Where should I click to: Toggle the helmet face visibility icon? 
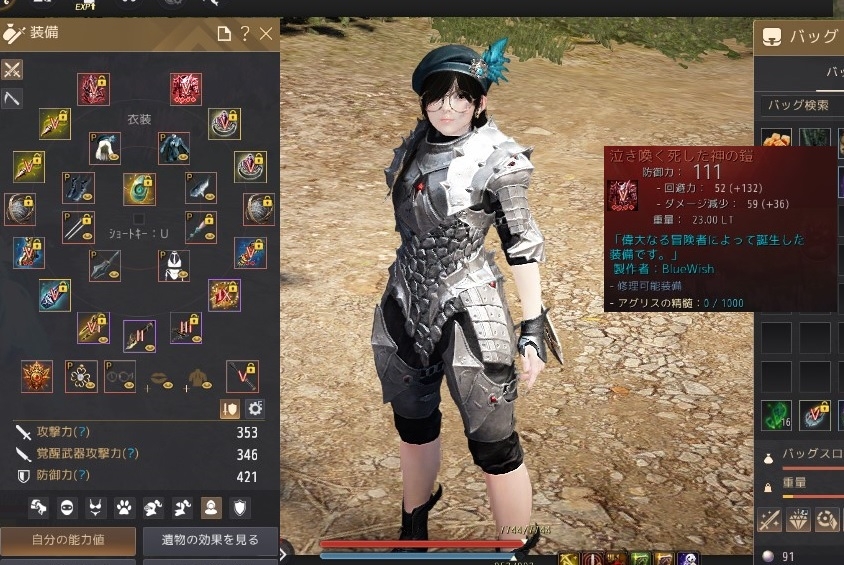click(68, 508)
